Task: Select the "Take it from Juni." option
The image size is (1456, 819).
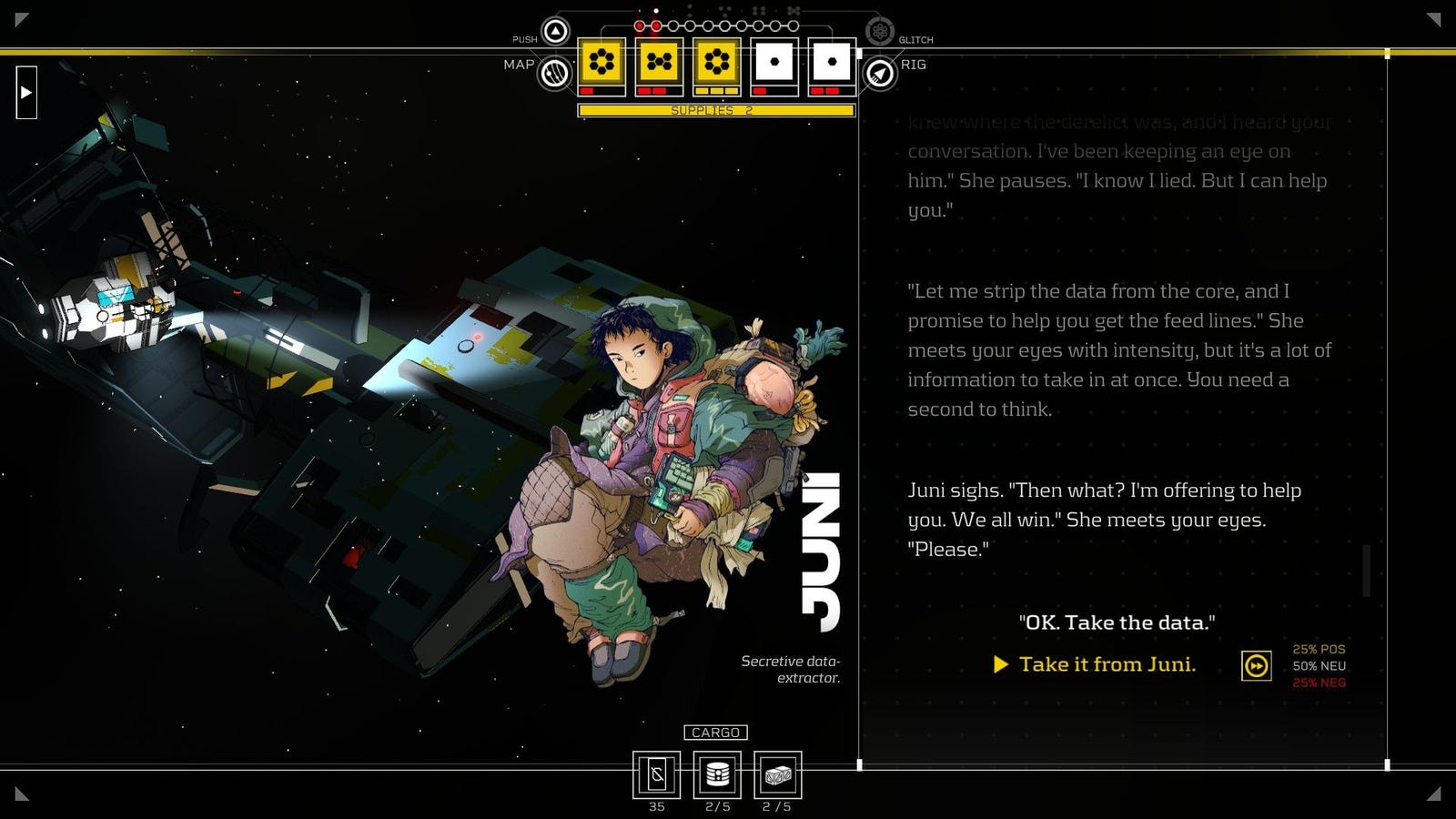Action: [x=1107, y=664]
